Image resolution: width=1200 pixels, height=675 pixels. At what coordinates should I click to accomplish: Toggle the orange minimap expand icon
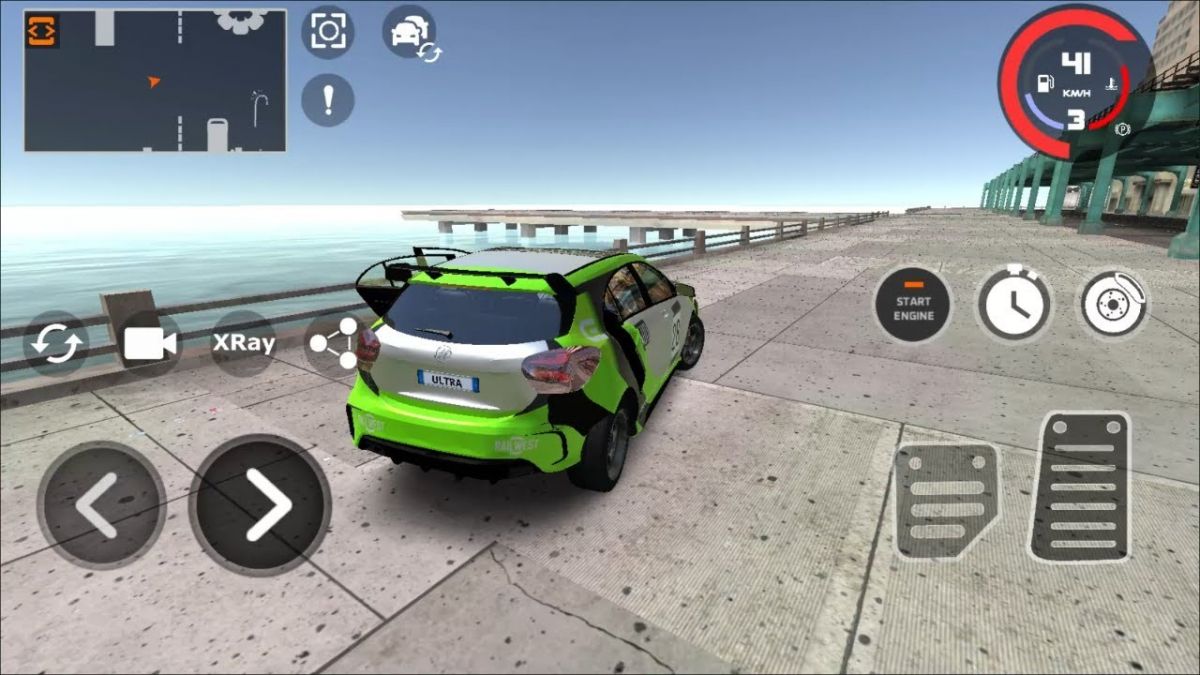(43, 30)
